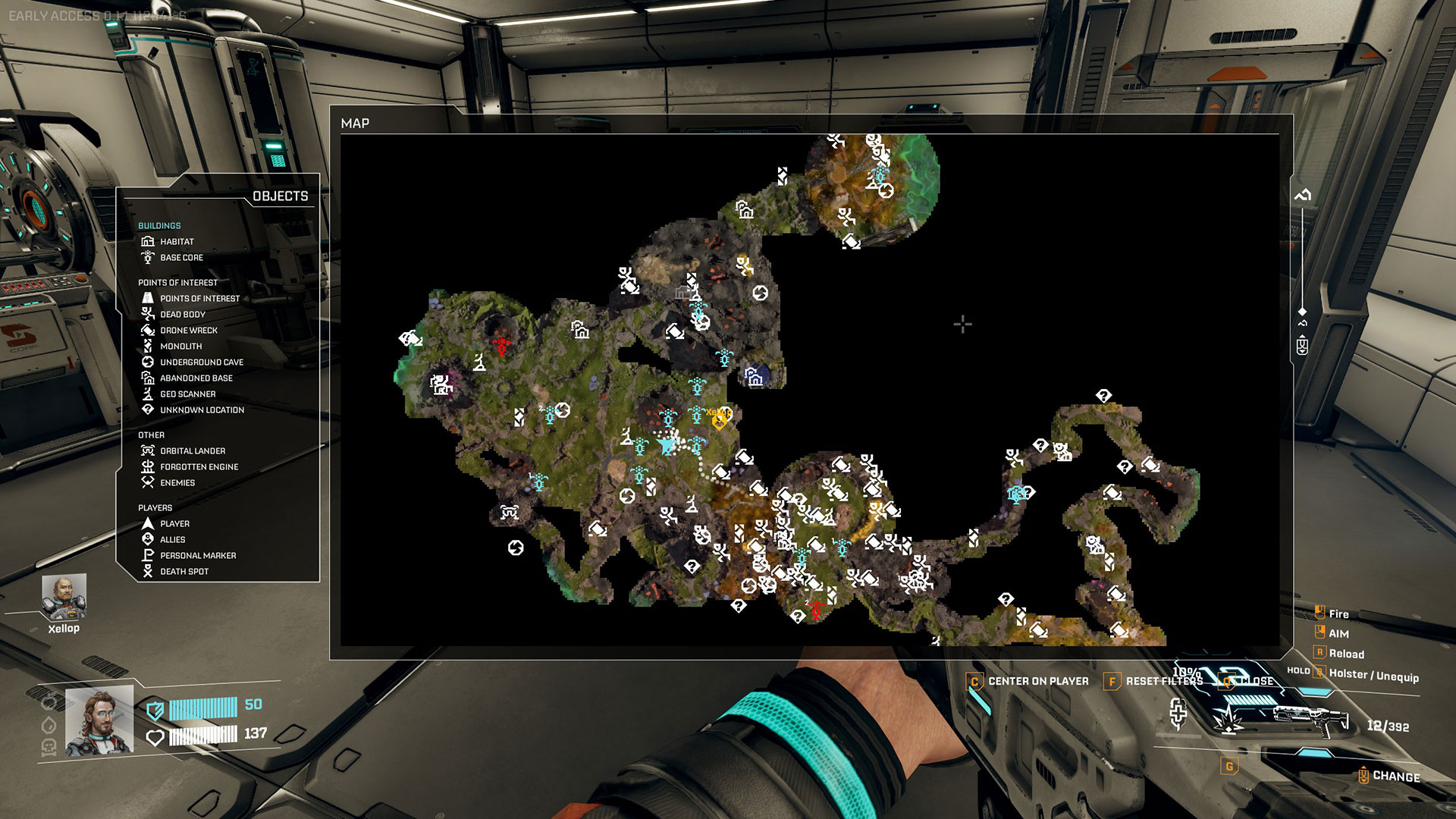Adjust the map zoom slider handle

pos(1302,312)
